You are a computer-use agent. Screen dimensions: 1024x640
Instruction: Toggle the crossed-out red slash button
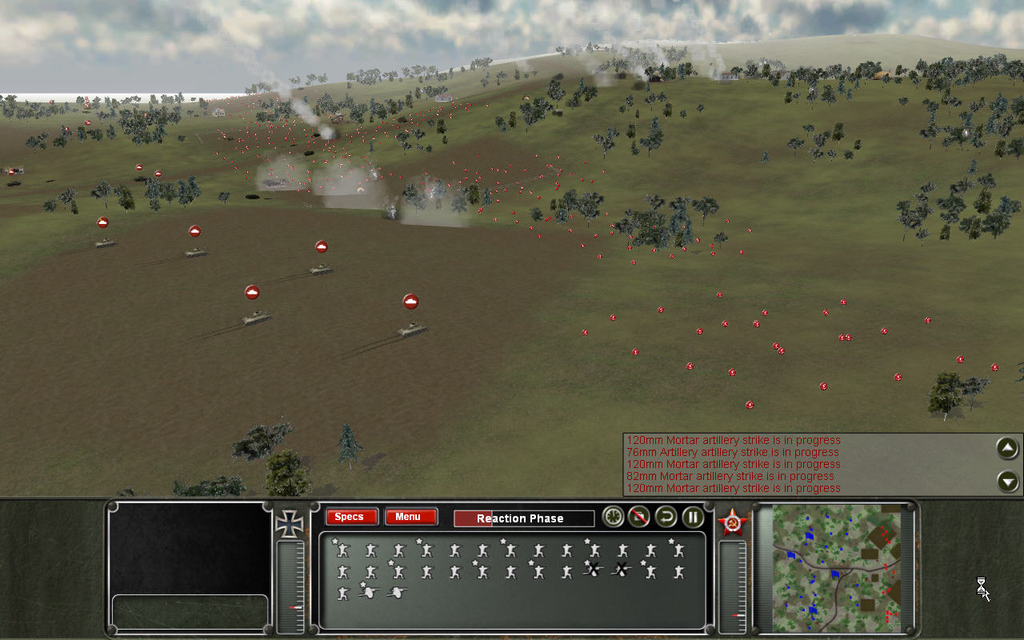(x=640, y=517)
